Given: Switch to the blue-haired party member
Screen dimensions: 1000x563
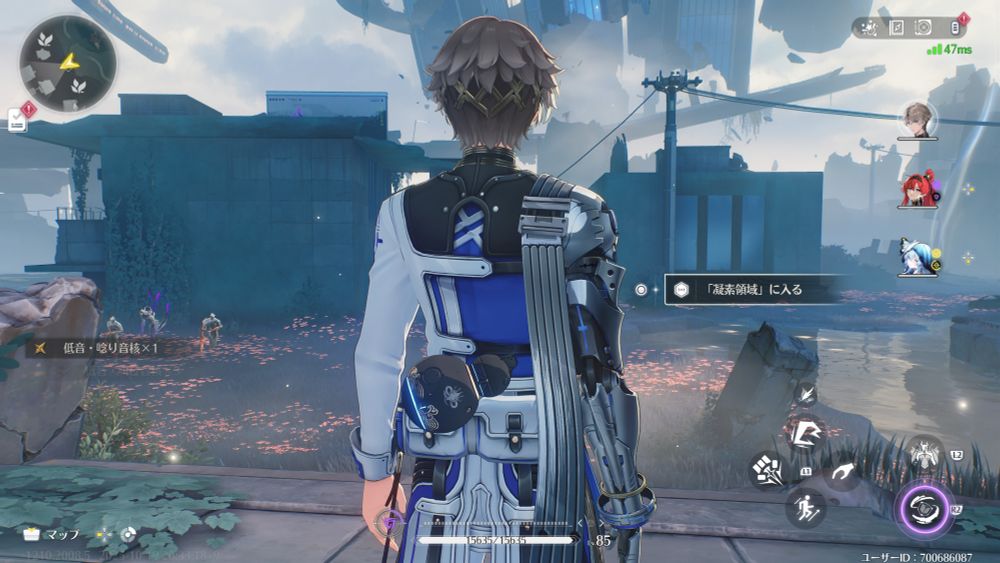Looking at the screenshot, I should (916, 256).
